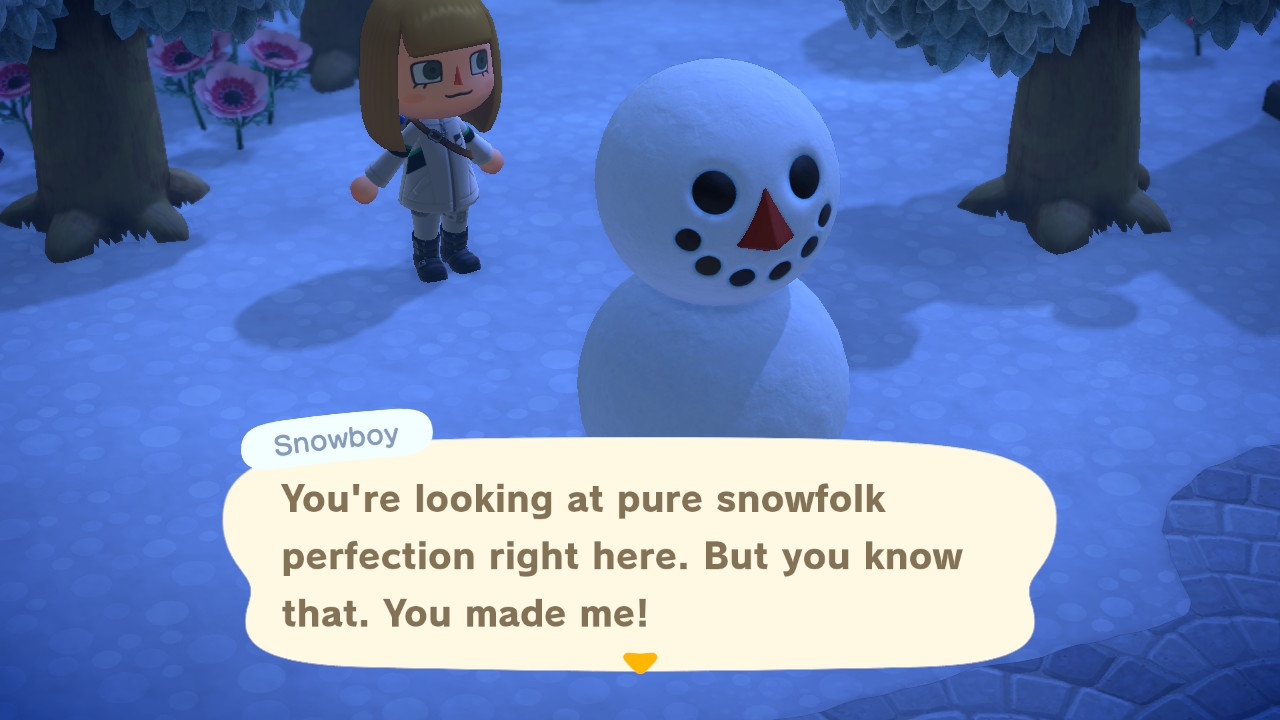The width and height of the screenshot is (1280, 720).
Task: Click Snowboy's dialogue text box
Action: 638,555
